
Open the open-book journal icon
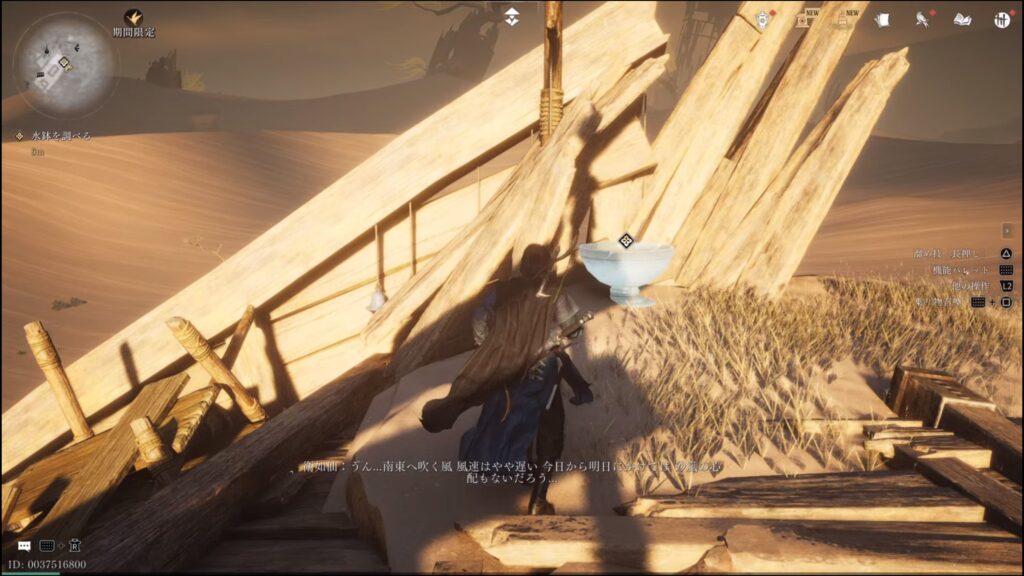click(x=962, y=19)
